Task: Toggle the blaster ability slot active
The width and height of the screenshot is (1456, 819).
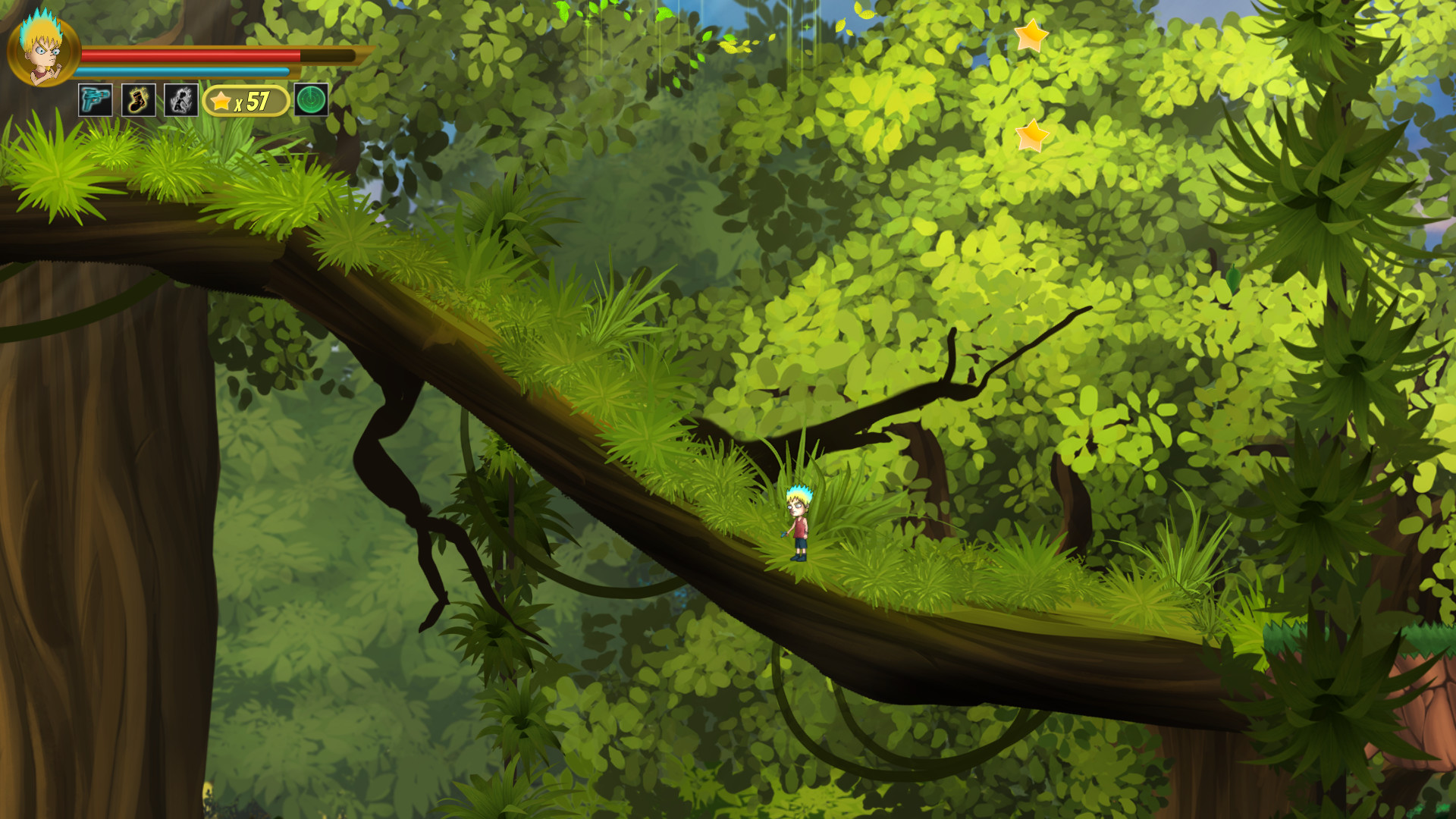Action: (x=94, y=98)
